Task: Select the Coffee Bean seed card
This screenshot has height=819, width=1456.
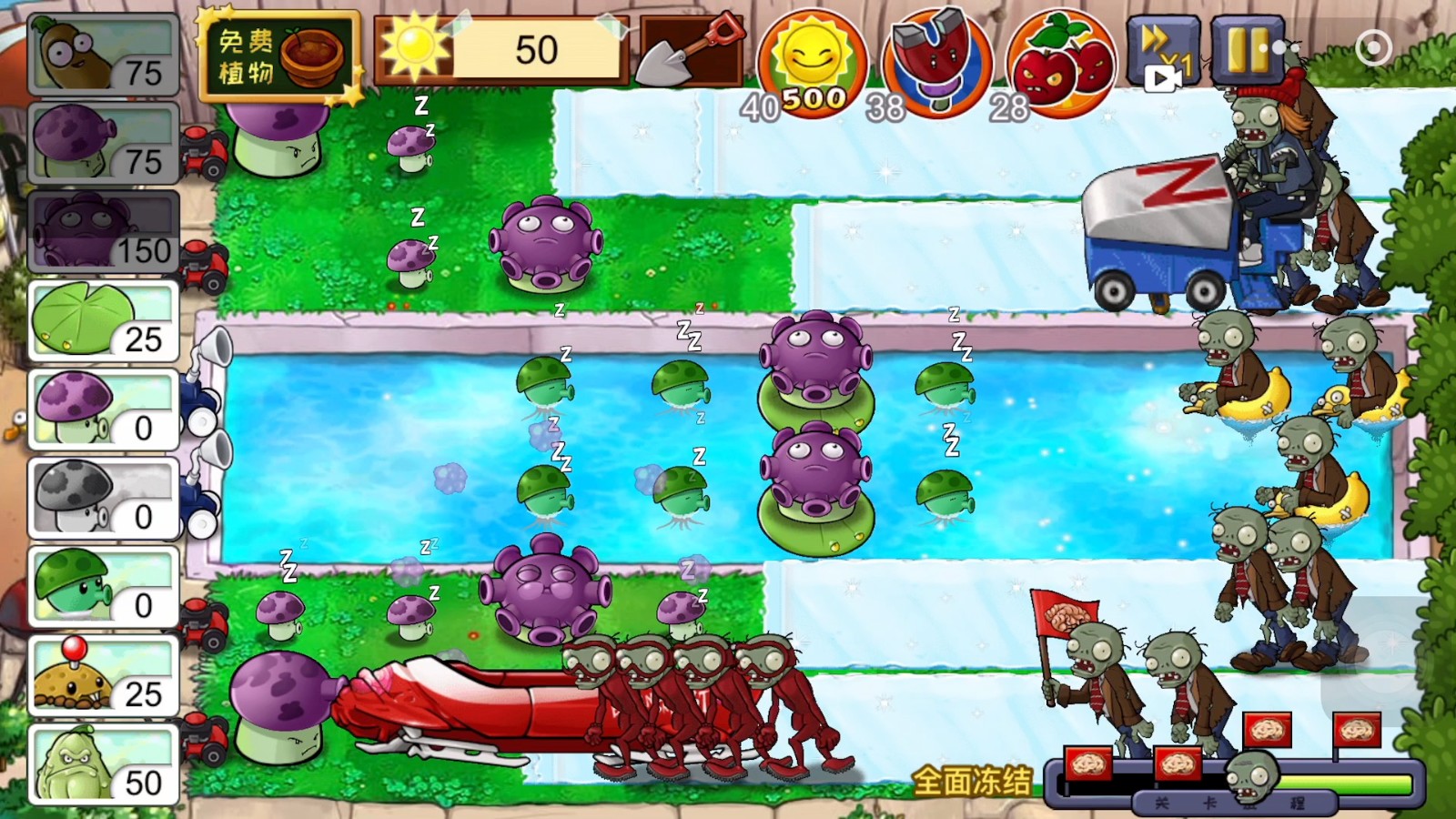Action: pyautogui.click(x=103, y=56)
